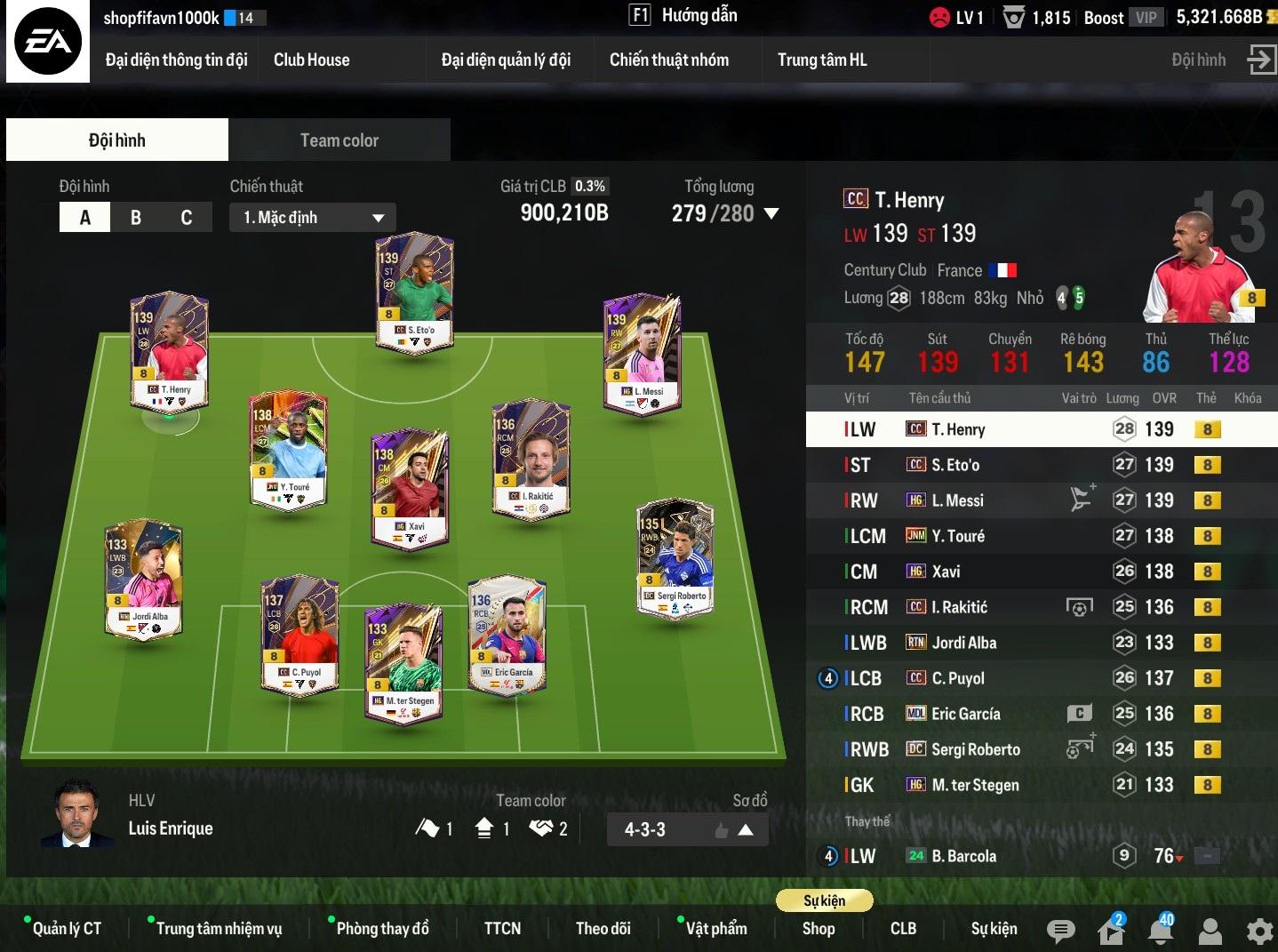Select squad C
Viewport: 1278px width, 952px height.
(x=187, y=218)
